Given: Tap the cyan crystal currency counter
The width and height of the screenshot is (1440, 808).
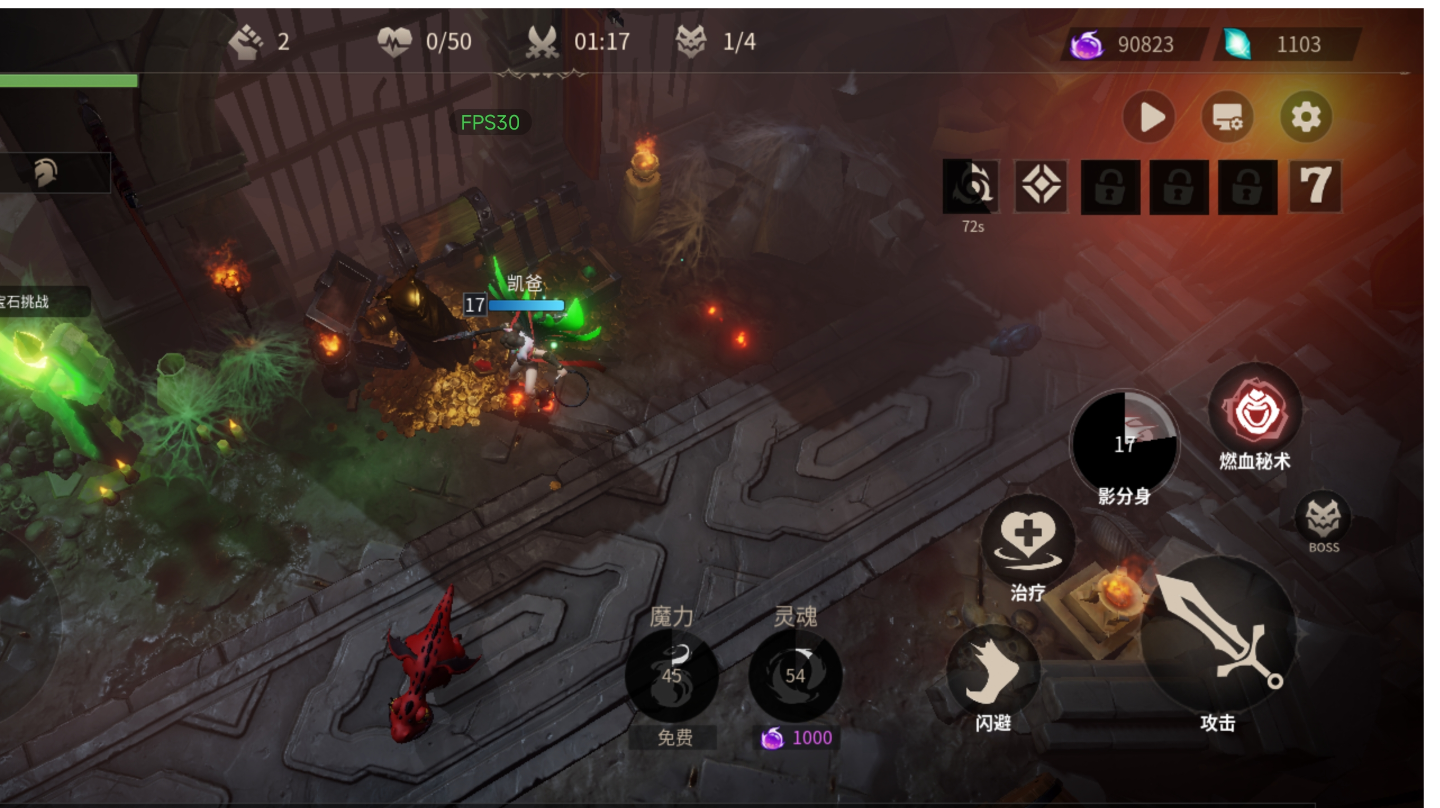Looking at the screenshot, I should [x=1286, y=44].
